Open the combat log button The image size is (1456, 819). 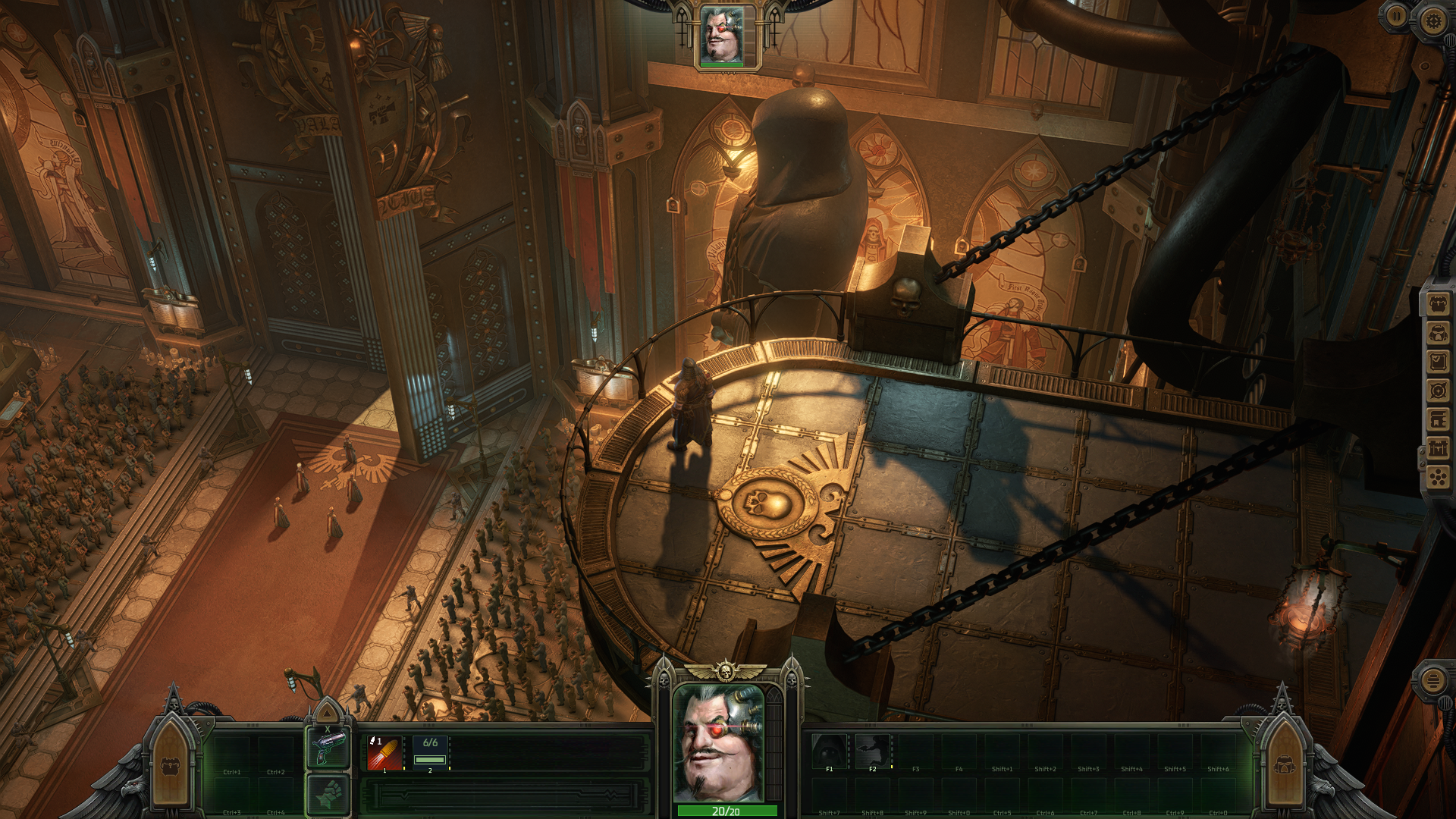click(x=1432, y=680)
